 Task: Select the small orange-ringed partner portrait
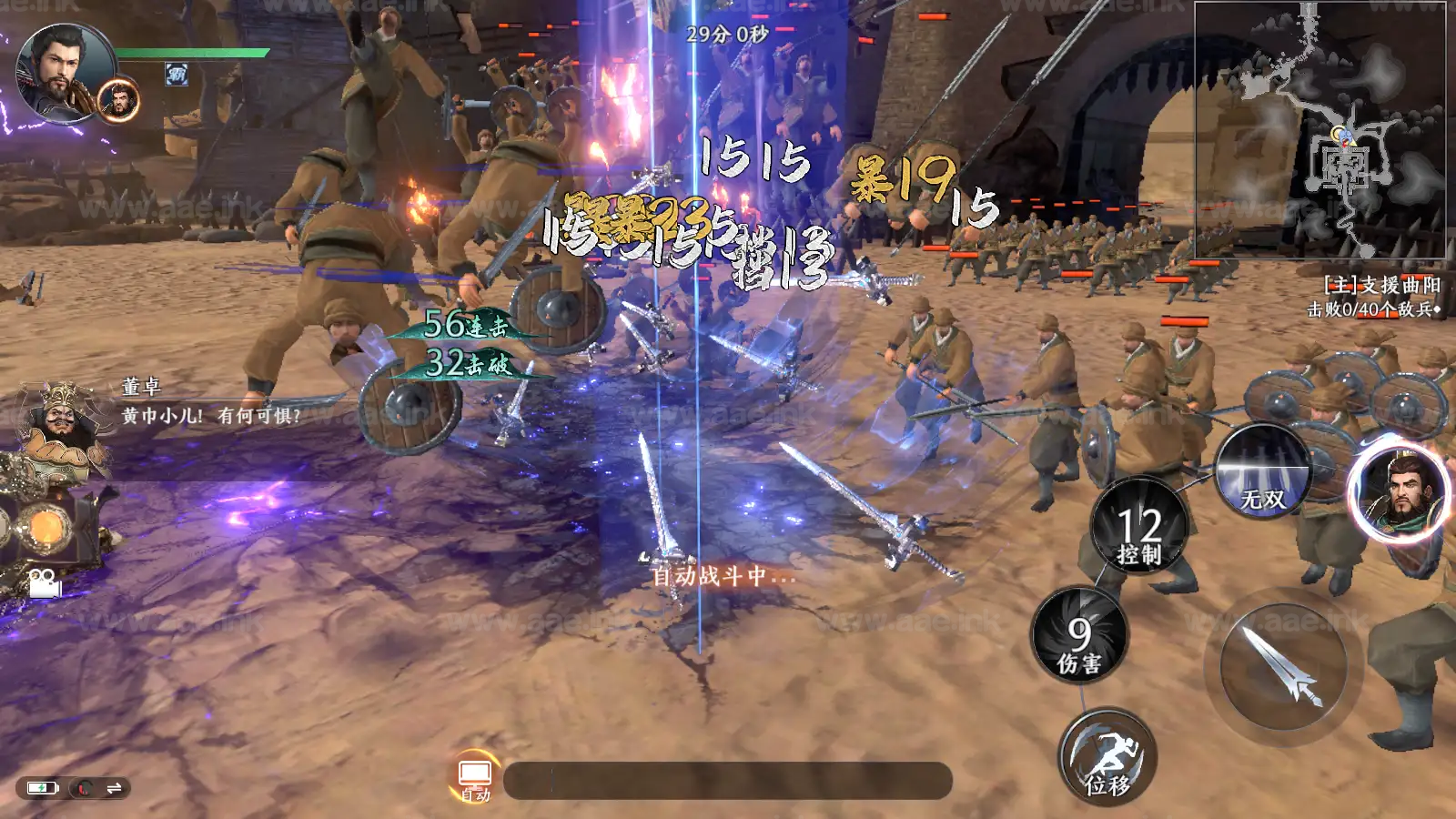[x=119, y=100]
